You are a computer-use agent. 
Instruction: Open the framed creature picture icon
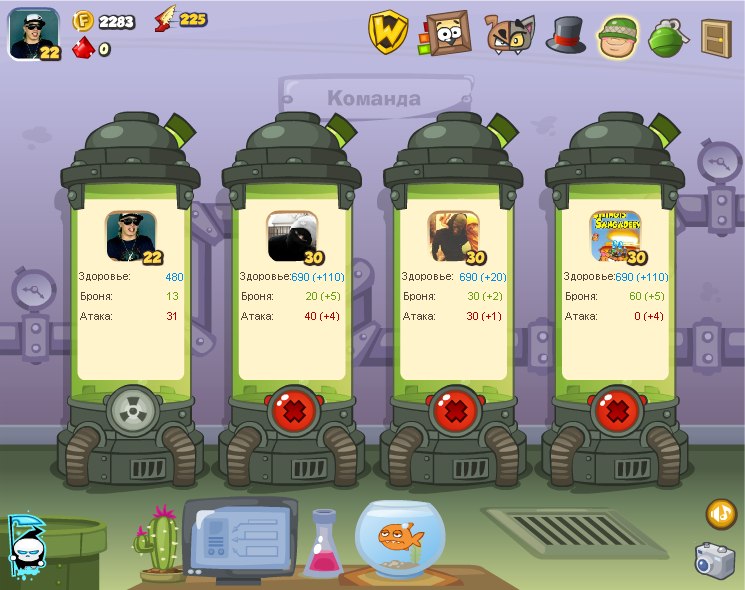pyautogui.click(x=446, y=32)
